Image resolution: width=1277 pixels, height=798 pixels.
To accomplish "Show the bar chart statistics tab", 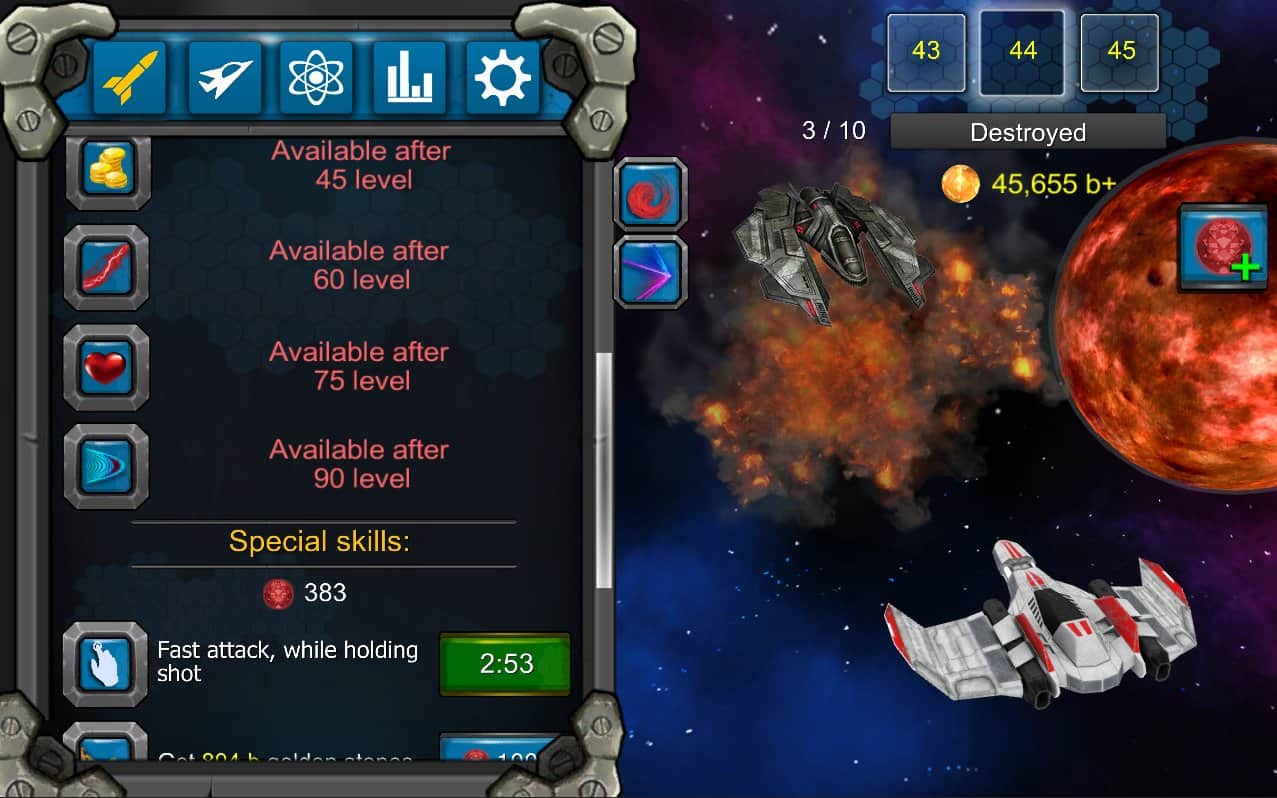I will tap(410, 77).
